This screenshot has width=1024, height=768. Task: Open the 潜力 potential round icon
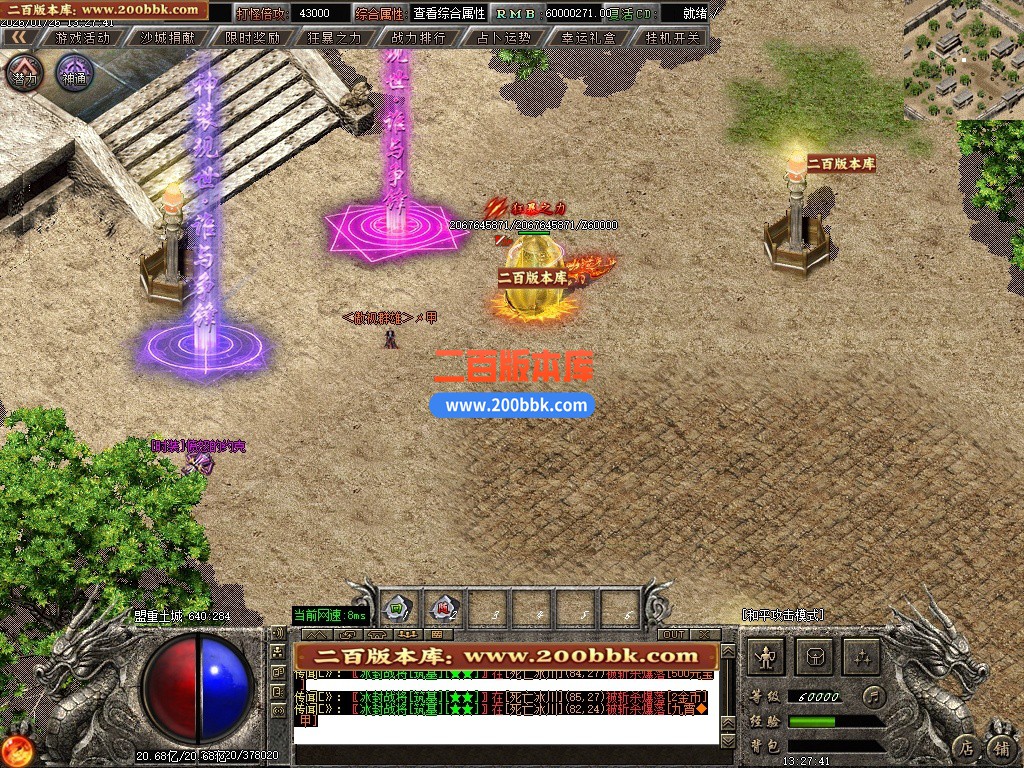coord(25,73)
